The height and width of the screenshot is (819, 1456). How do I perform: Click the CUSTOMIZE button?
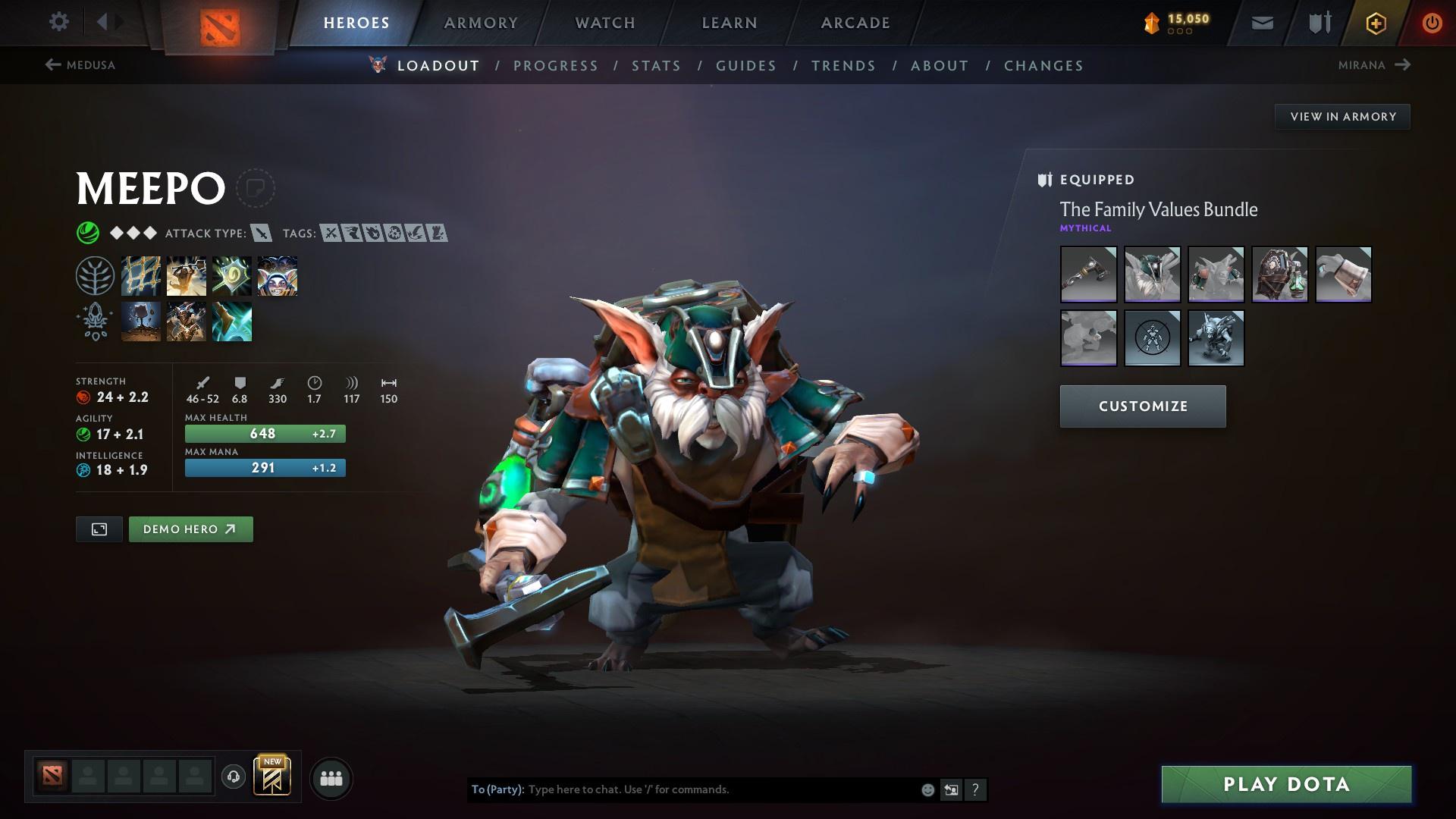pyautogui.click(x=1142, y=406)
